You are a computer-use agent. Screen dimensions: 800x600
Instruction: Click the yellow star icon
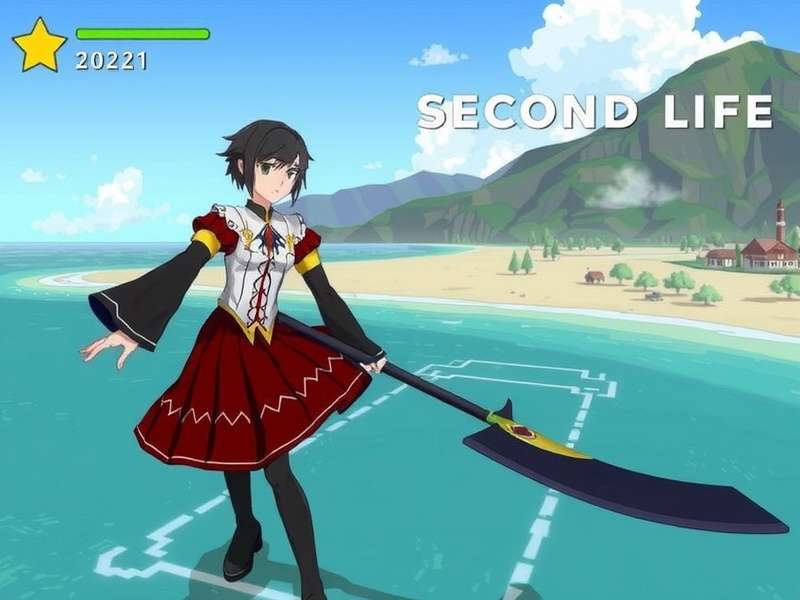click(39, 46)
